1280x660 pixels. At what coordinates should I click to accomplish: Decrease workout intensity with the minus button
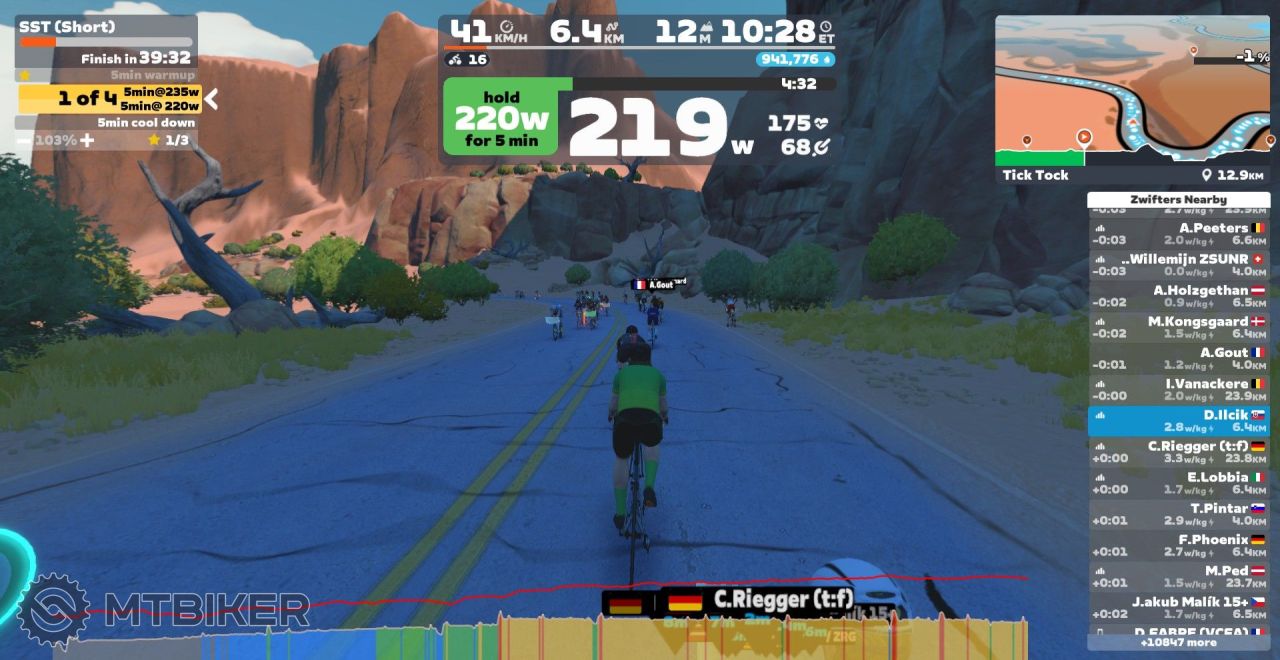click(23, 141)
